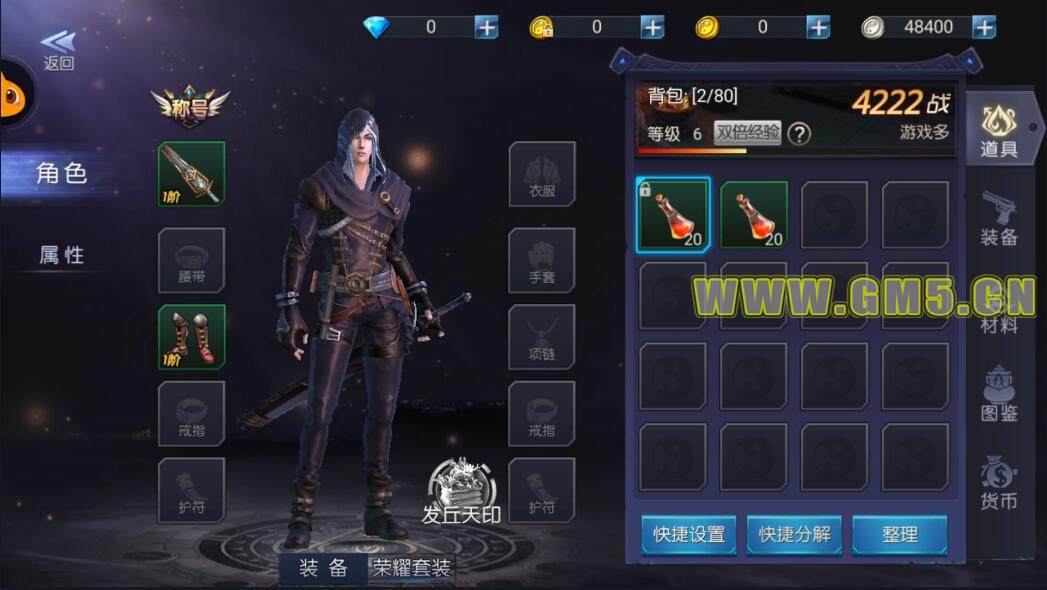Add diamonds with the plus button
This screenshot has height=590, width=1047.
click(486, 27)
